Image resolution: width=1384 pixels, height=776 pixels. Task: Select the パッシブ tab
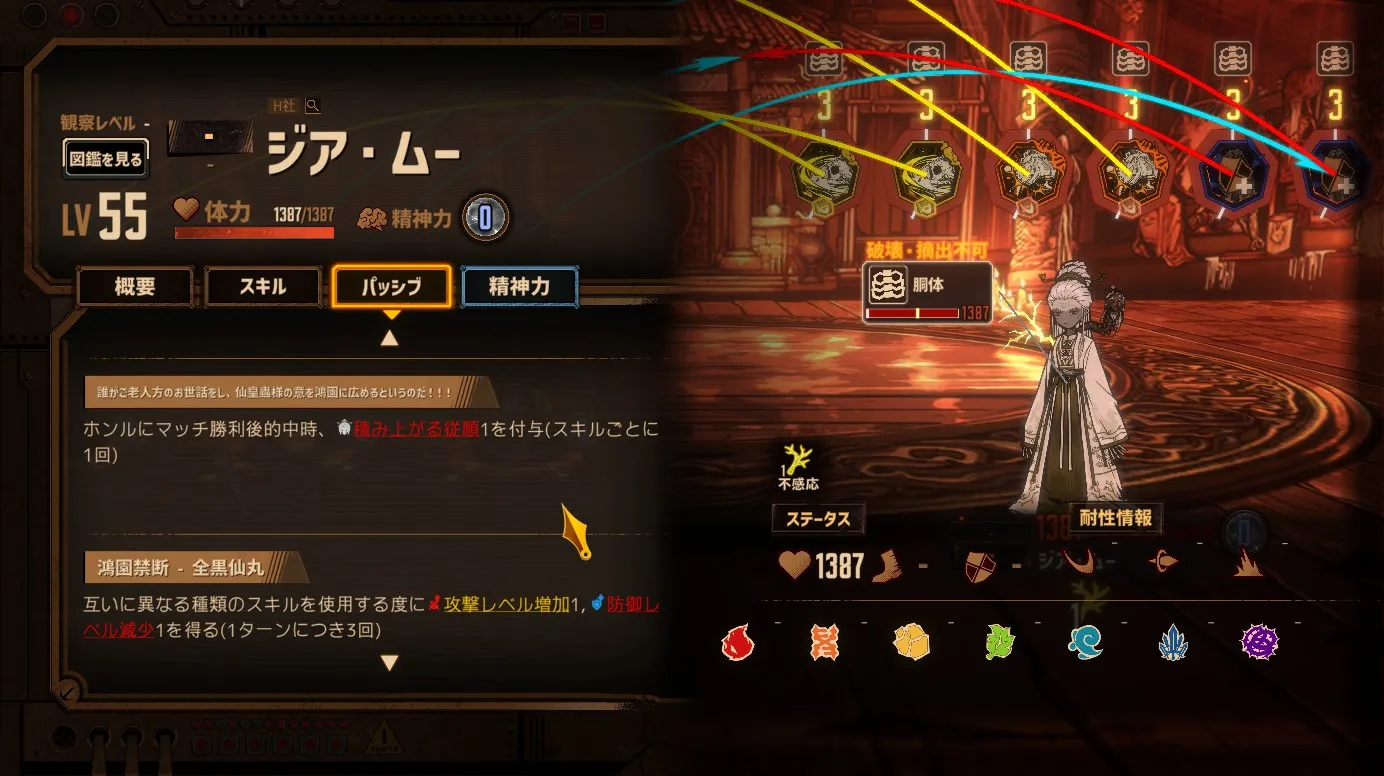click(392, 287)
